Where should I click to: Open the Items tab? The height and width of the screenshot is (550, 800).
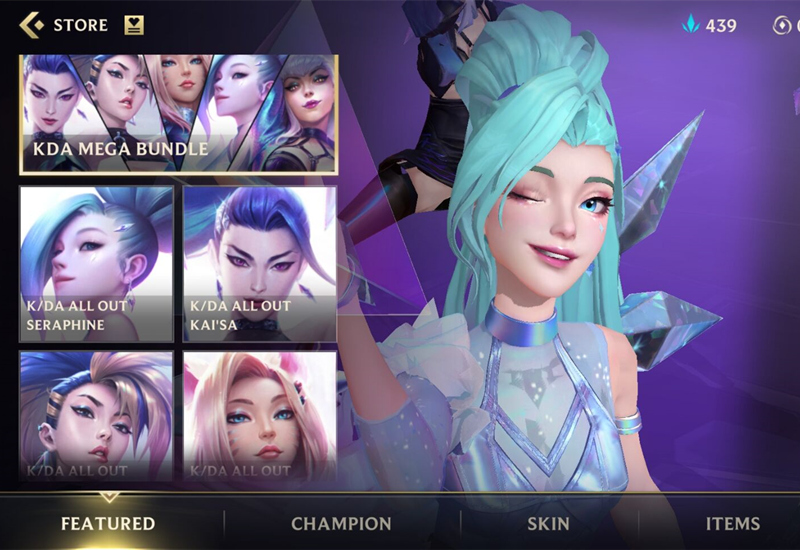click(x=732, y=523)
